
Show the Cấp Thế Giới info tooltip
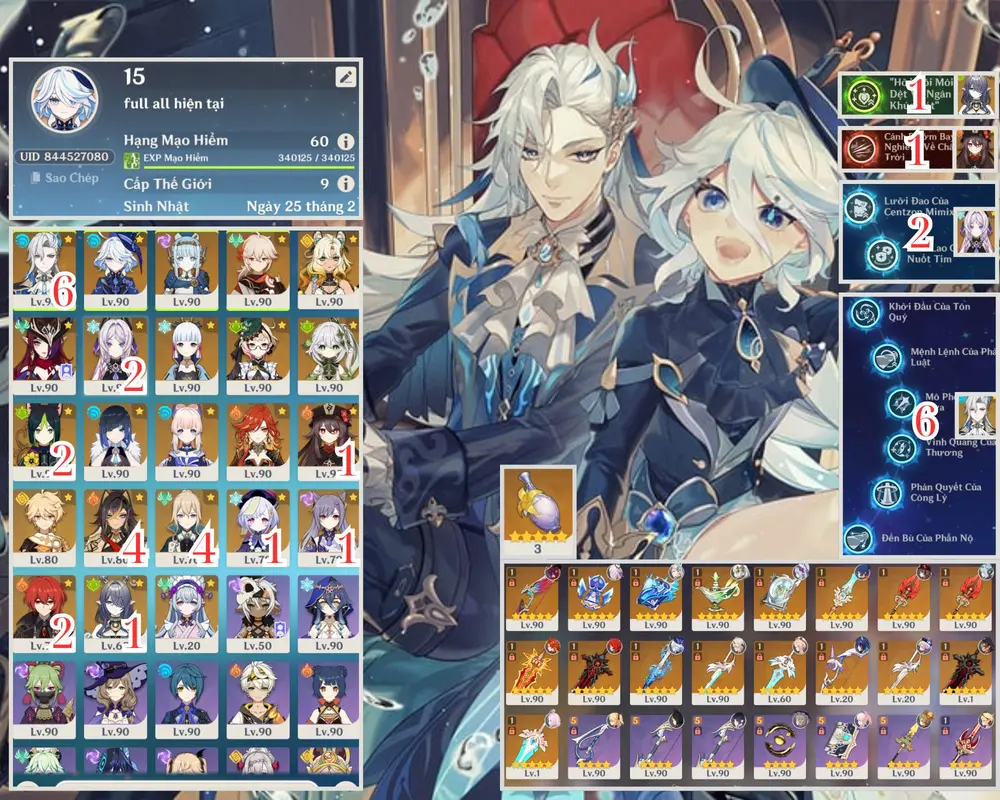(345, 184)
